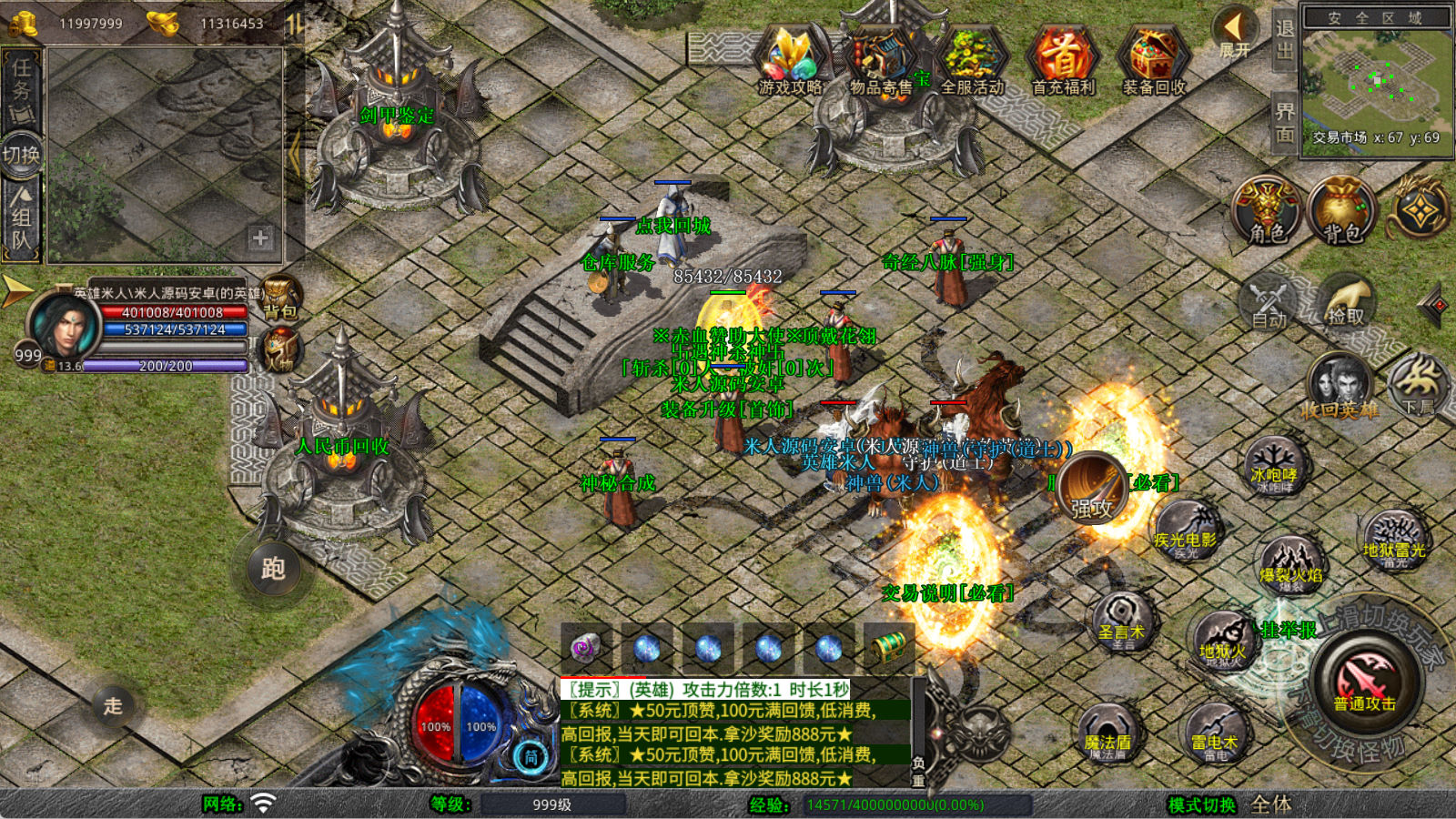Image resolution: width=1456 pixels, height=819 pixels.
Task: Cast the 魔法盾 magic shield skill
Action: (x=1107, y=734)
